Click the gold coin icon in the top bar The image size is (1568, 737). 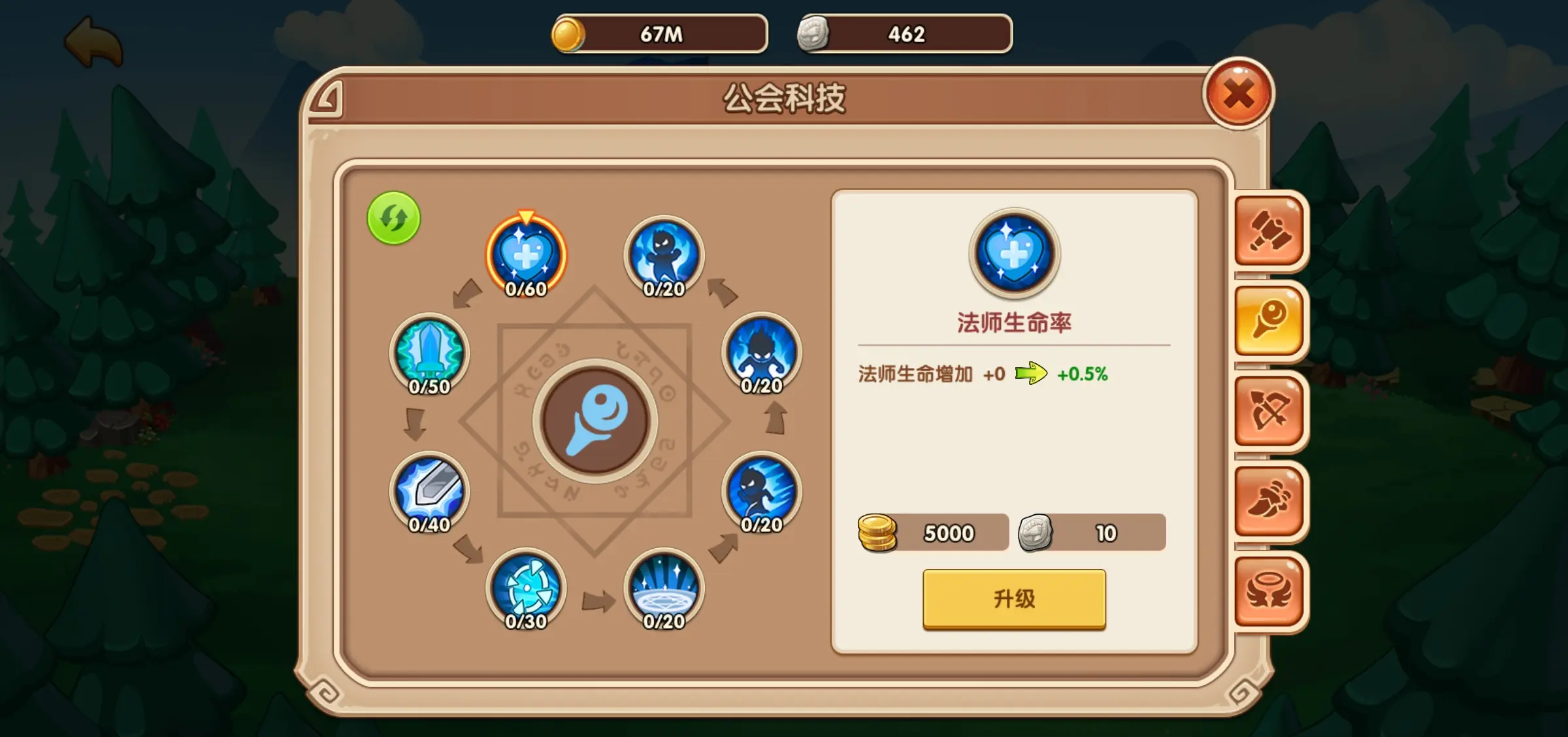[568, 33]
